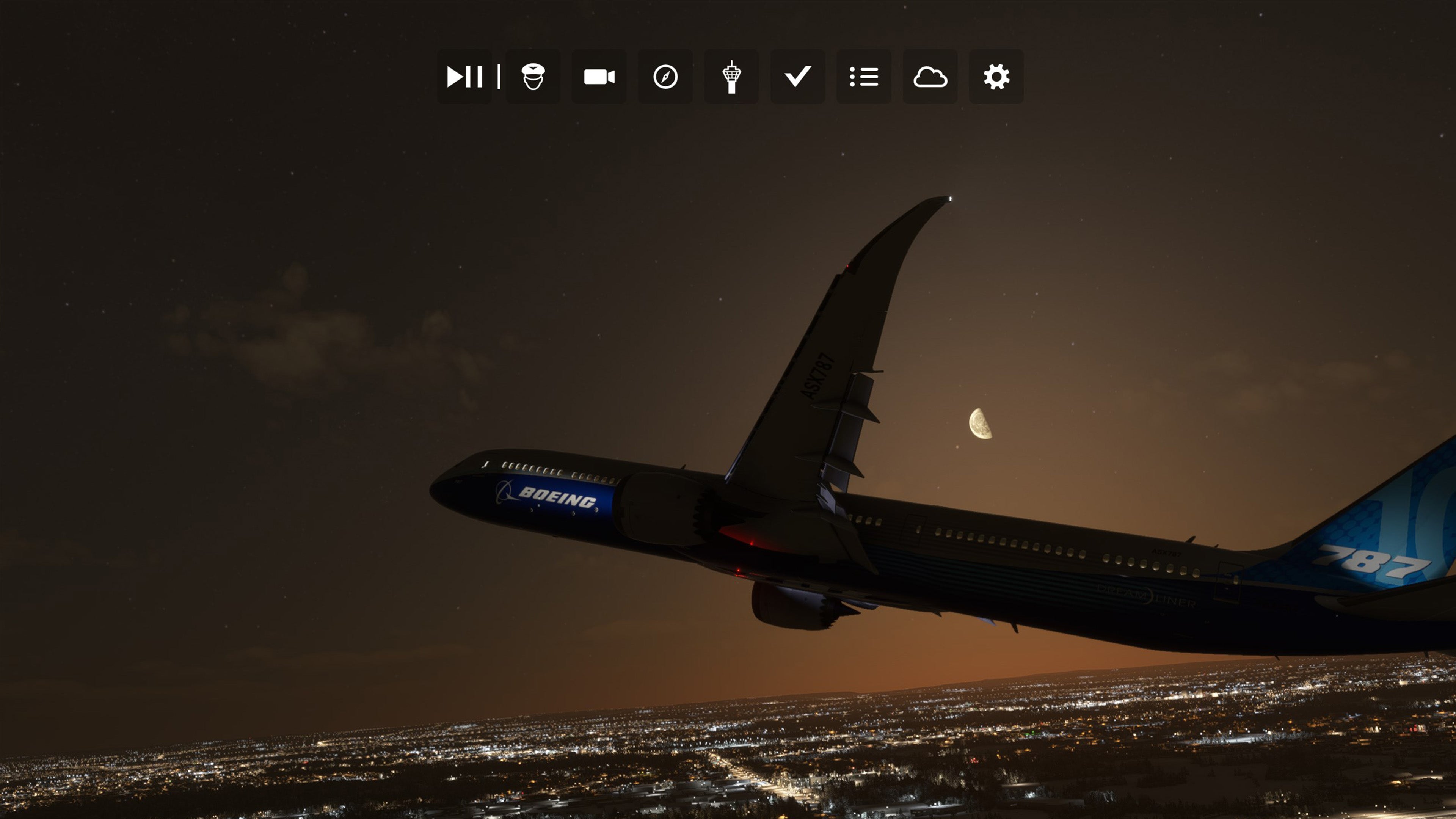Image resolution: width=1456 pixels, height=819 pixels.
Task: Open the pilot cap AI control panel
Action: coord(532,76)
